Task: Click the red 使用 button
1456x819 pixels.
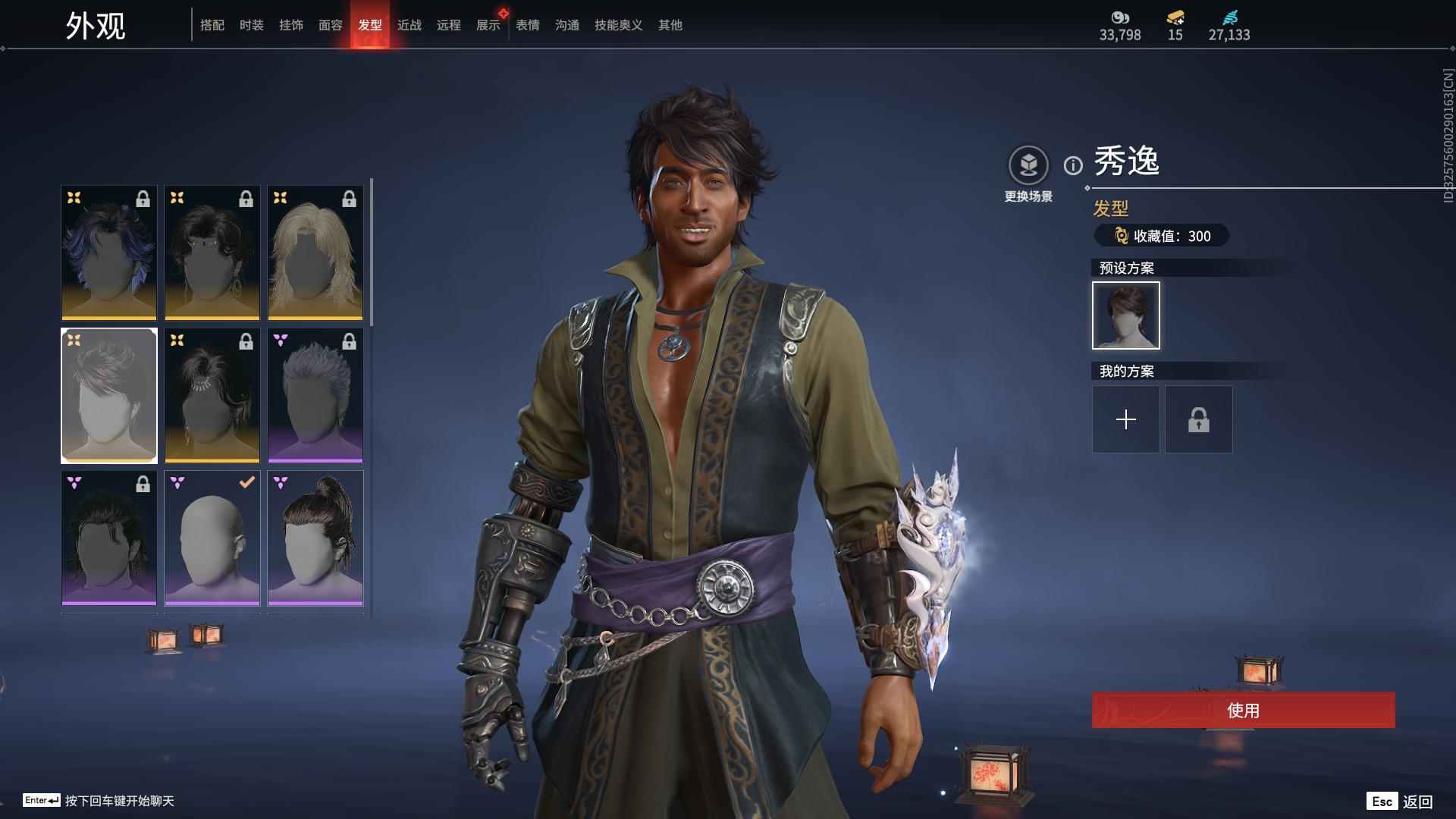Action: [x=1243, y=710]
